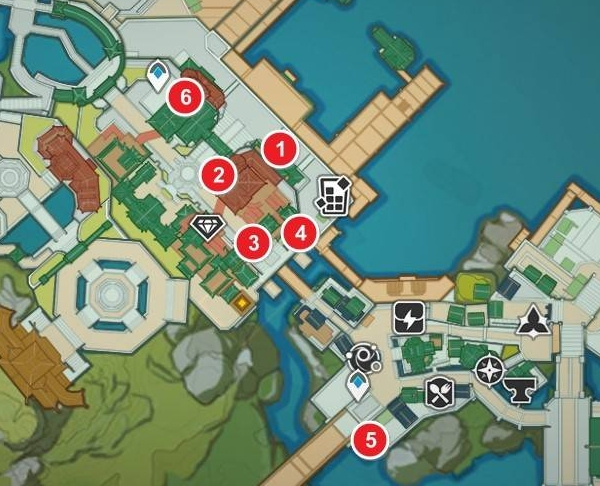Pick red map marker number 5

pyautogui.click(x=371, y=437)
